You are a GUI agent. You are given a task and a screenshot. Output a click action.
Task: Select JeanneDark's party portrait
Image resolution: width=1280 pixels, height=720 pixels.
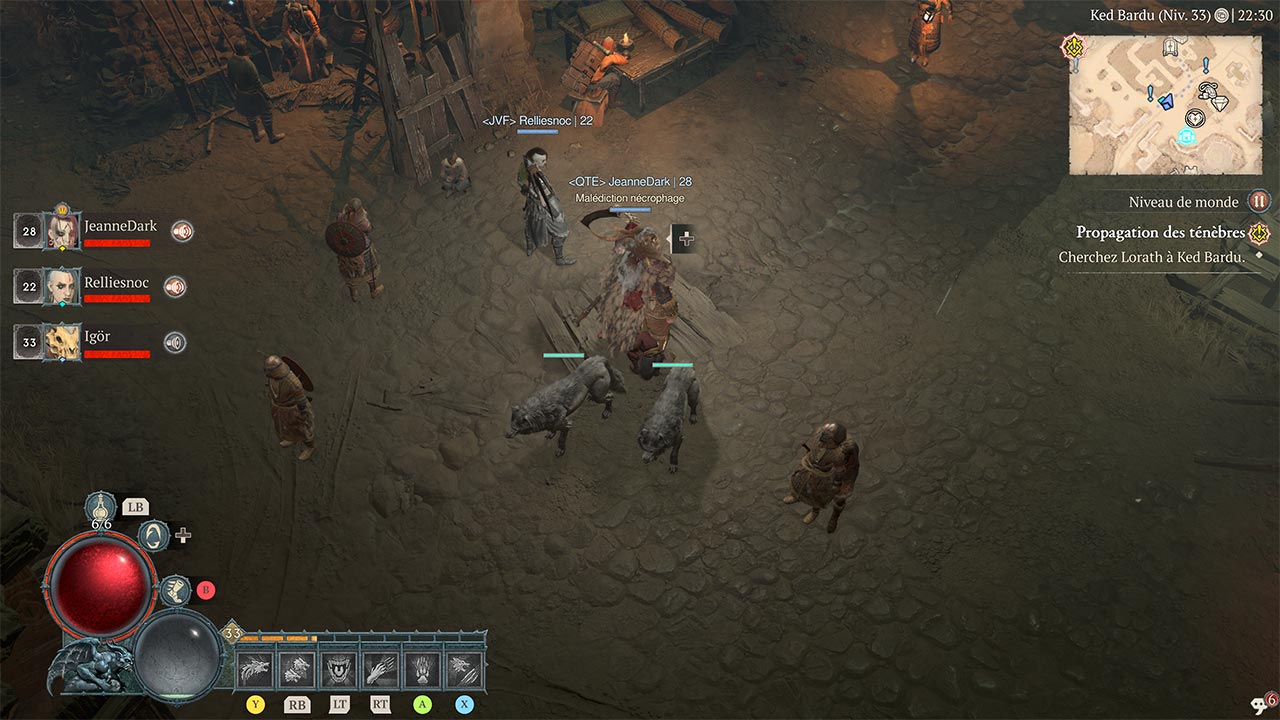(x=64, y=231)
